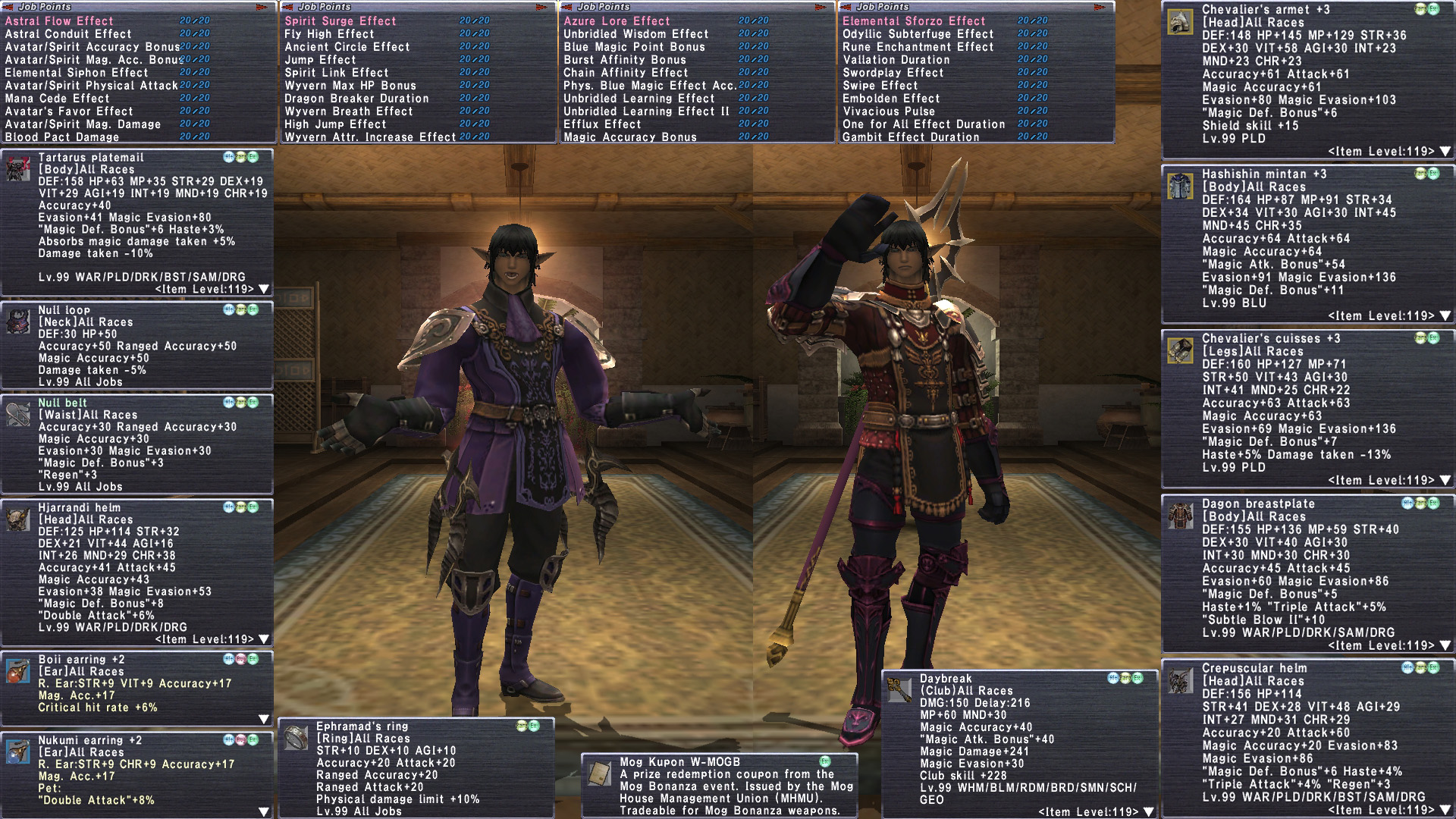Click the Boii earring +2 icon
The height and width of the screenshot is (819, 1456).
tap(18, 671)
